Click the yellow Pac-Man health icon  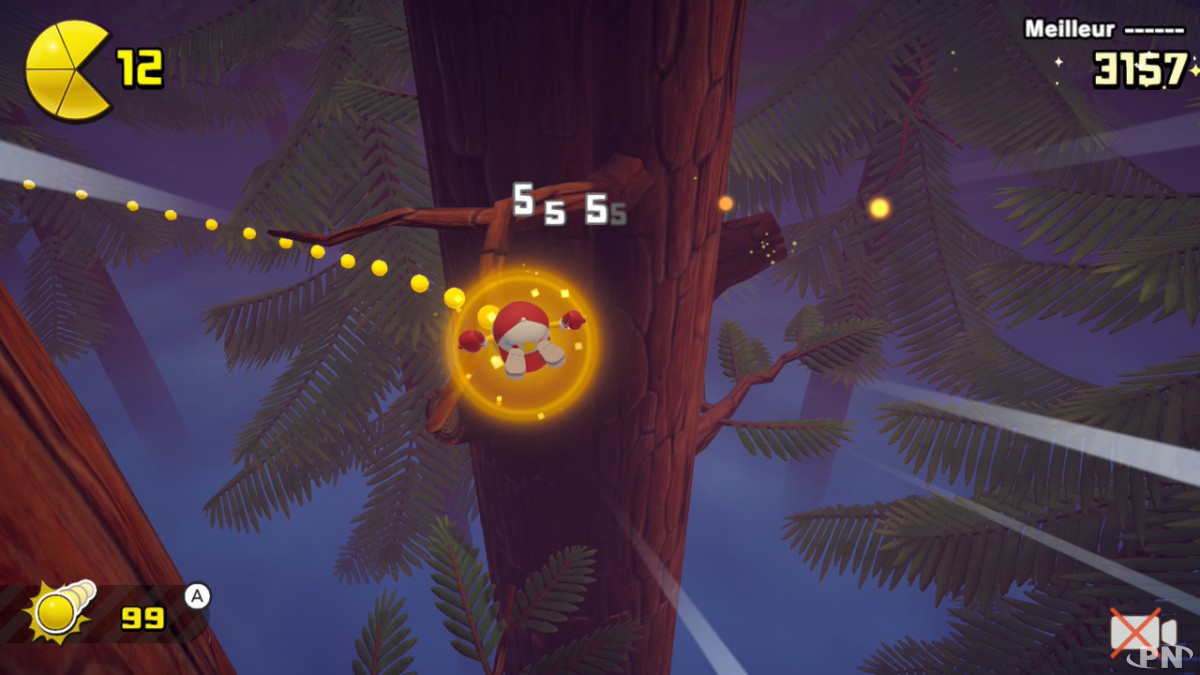pos(66,70)
